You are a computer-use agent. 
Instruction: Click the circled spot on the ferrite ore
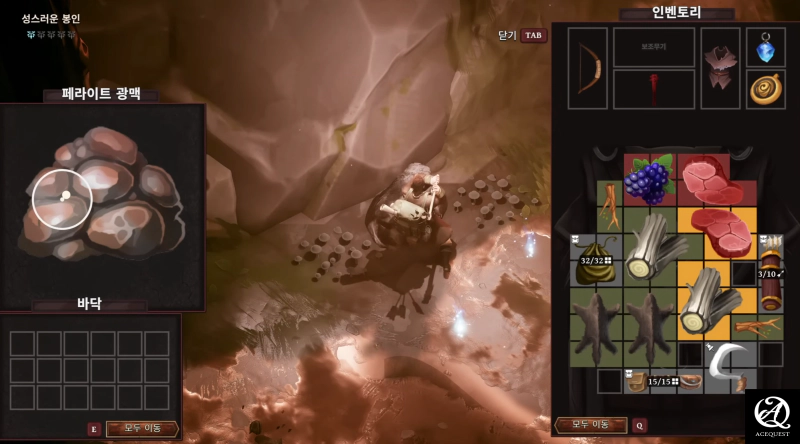(x=63, y=197)
